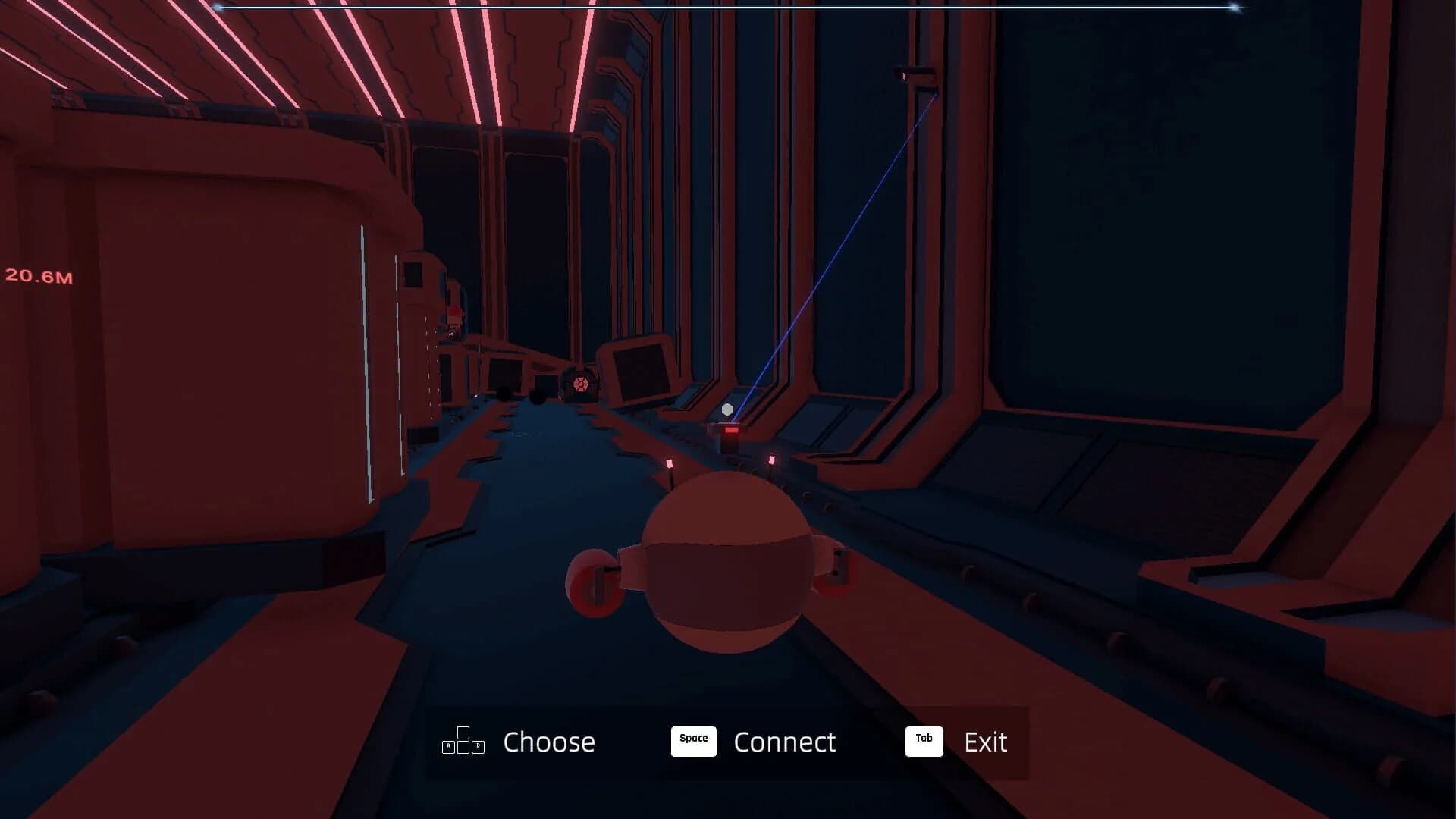The height and width of the screenshot is (819, 1456).
Task: Select the Choose option in the bottom bar
Action: [549, 742]
